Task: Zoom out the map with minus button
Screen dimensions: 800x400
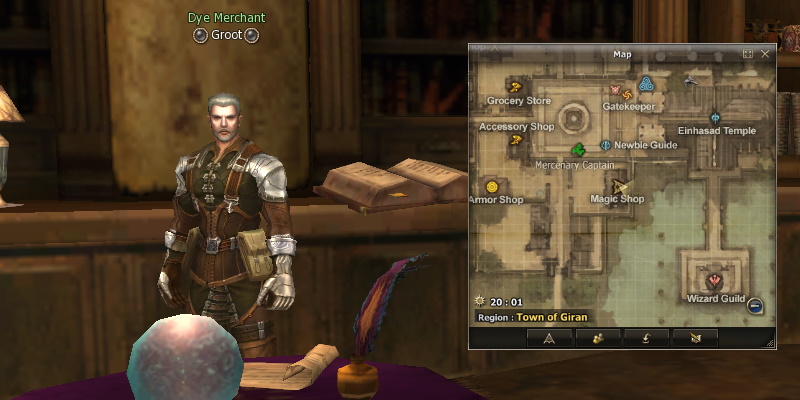Action: point(755,306)
